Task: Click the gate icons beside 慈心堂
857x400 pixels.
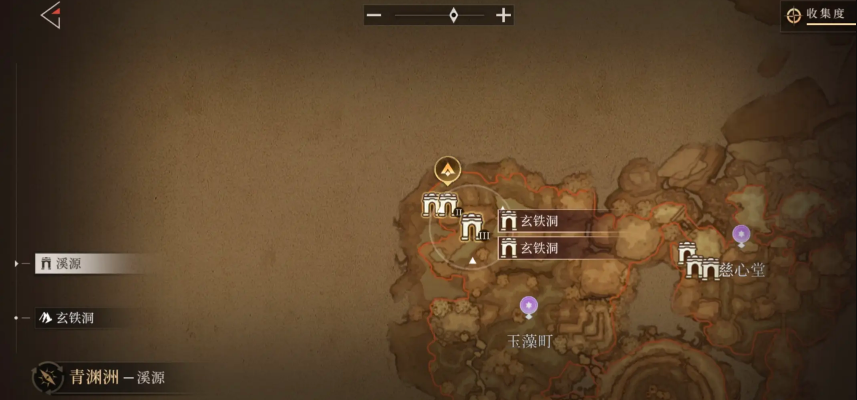Action: (x=699, y=264)
